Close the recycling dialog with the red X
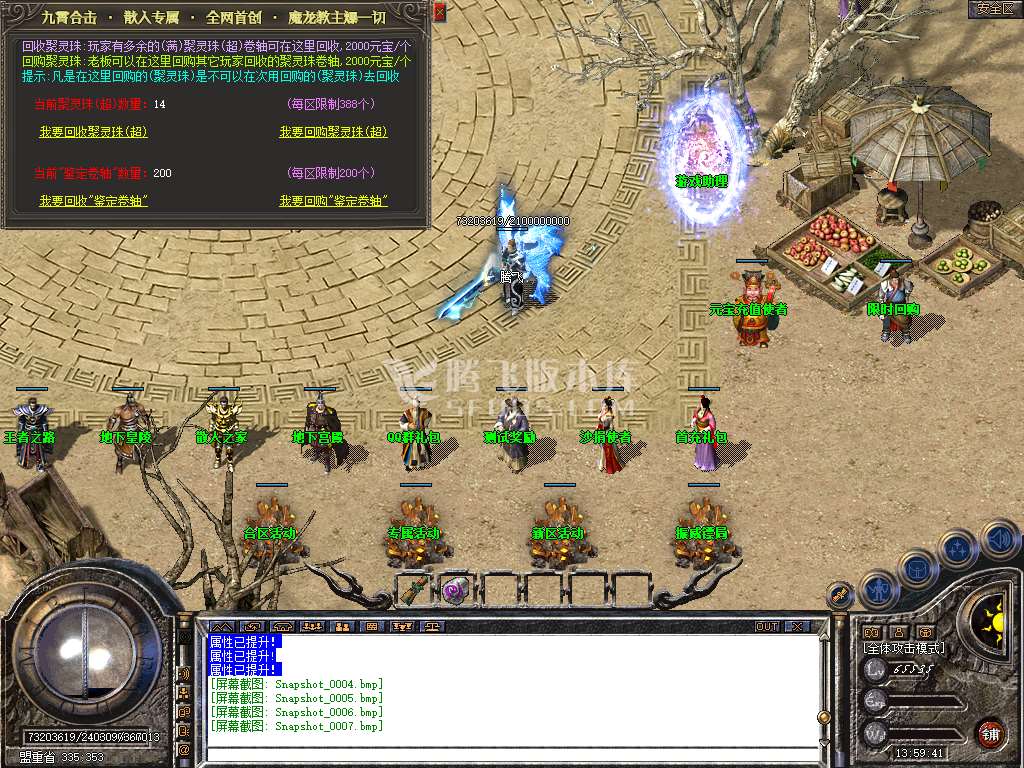Viewport: 1024px width, 768px height. pos(440,12)
